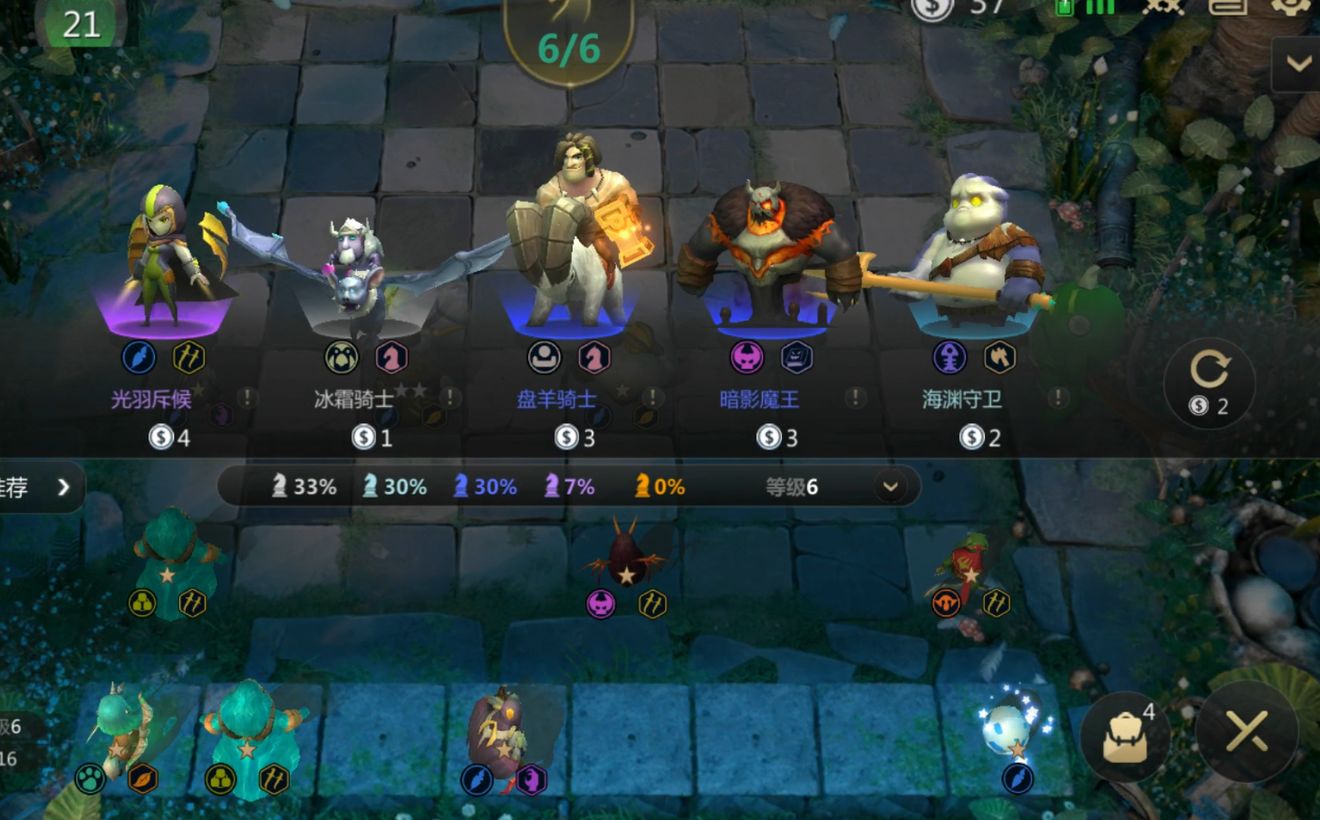Expand the level odds dropdown arrow
Image resolution: width=1320 pixels, height=820 pixels.
pos(889,487)
